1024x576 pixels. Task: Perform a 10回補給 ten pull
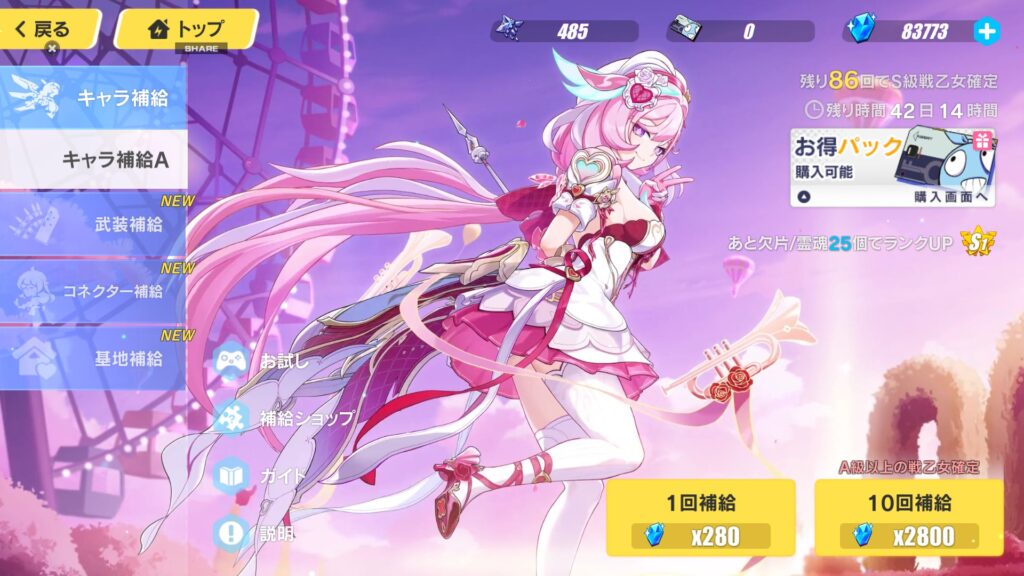pos(908,517)
